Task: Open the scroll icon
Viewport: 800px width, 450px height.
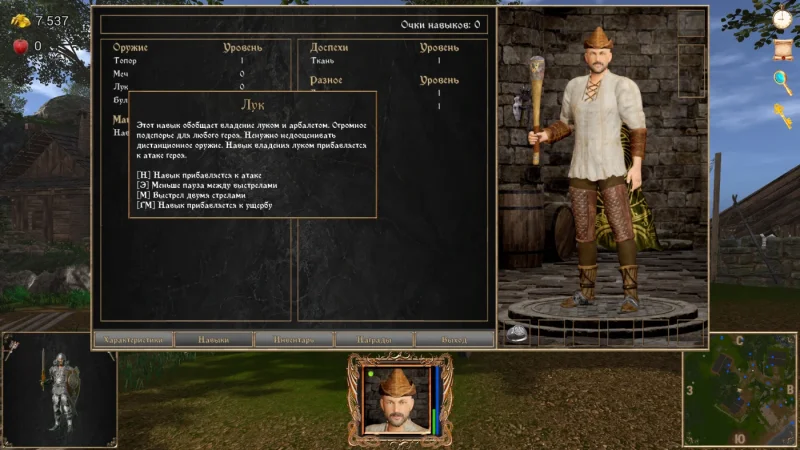Action: pos(782,48)
